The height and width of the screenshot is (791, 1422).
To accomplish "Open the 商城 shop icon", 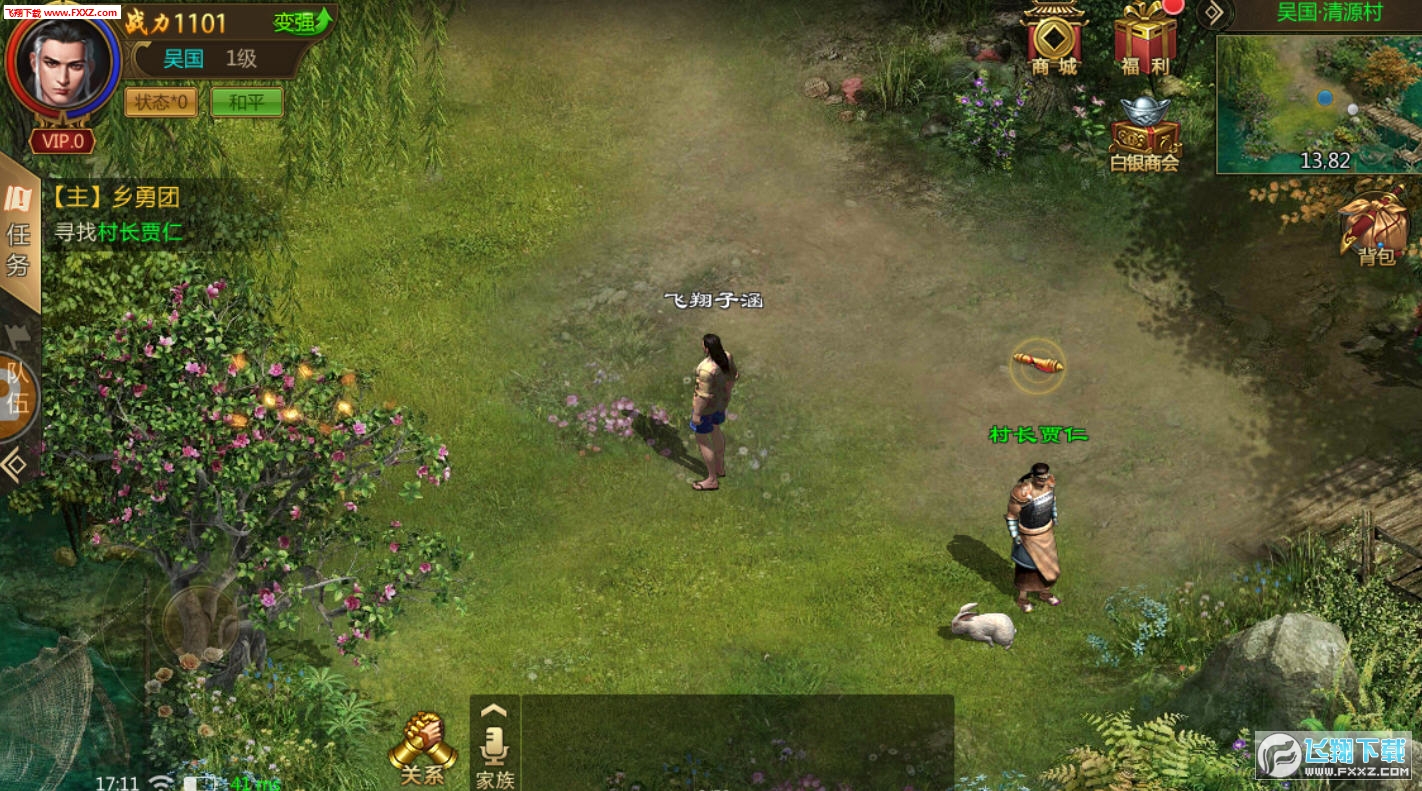I will point(1055,40).
